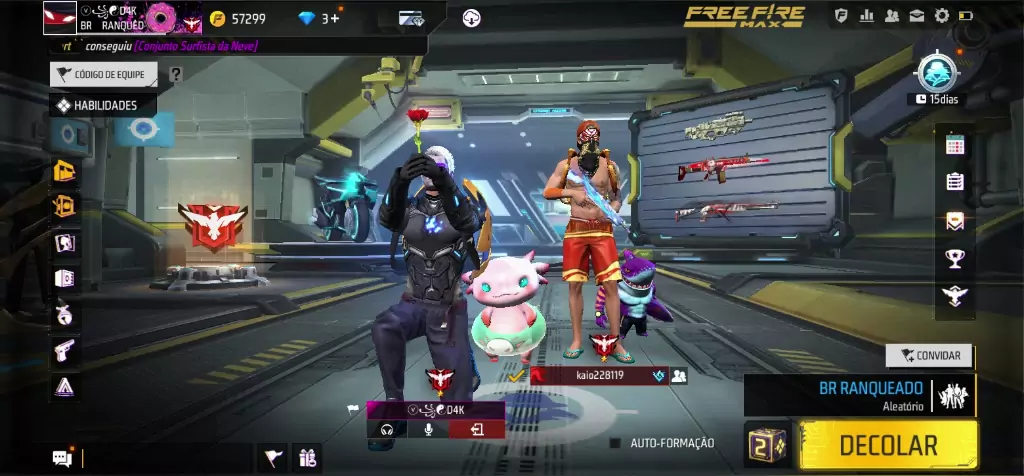Open the settings gear
The image size is (1024, 476).
tap(941, 16)
